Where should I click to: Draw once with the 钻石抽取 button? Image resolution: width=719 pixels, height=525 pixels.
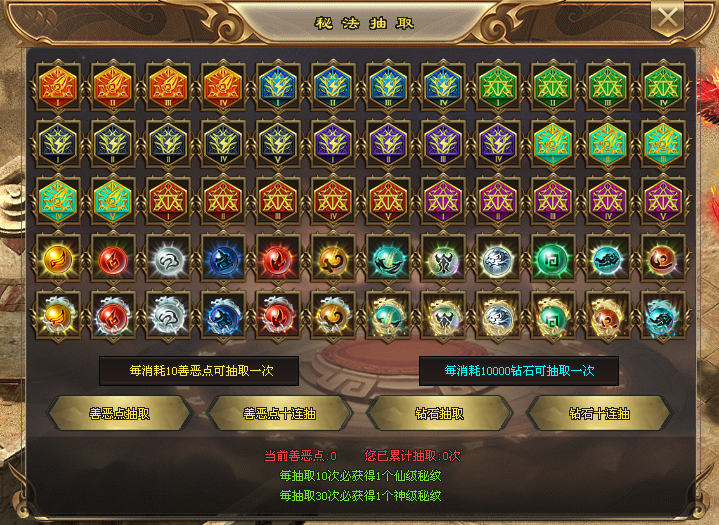point(439,412)
